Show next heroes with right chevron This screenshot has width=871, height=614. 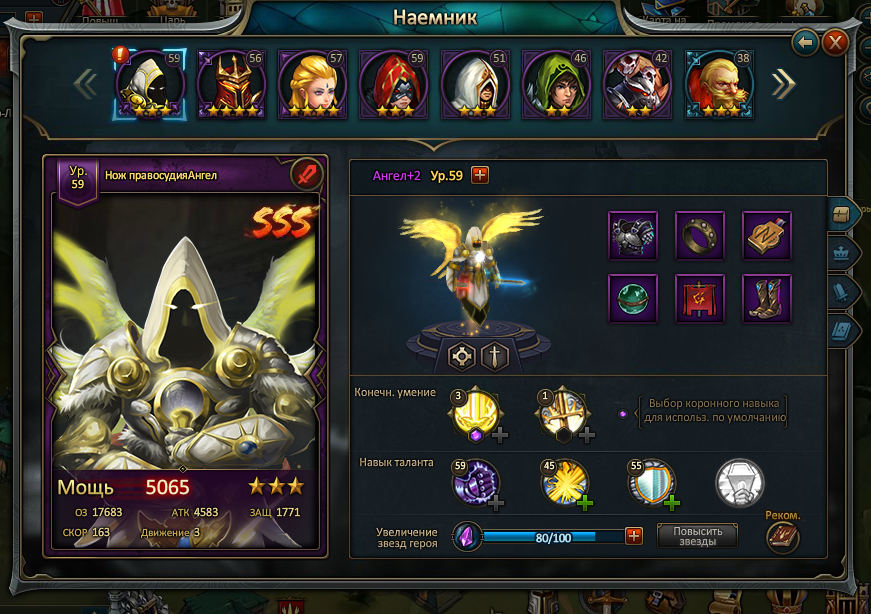tap(783, 85)
